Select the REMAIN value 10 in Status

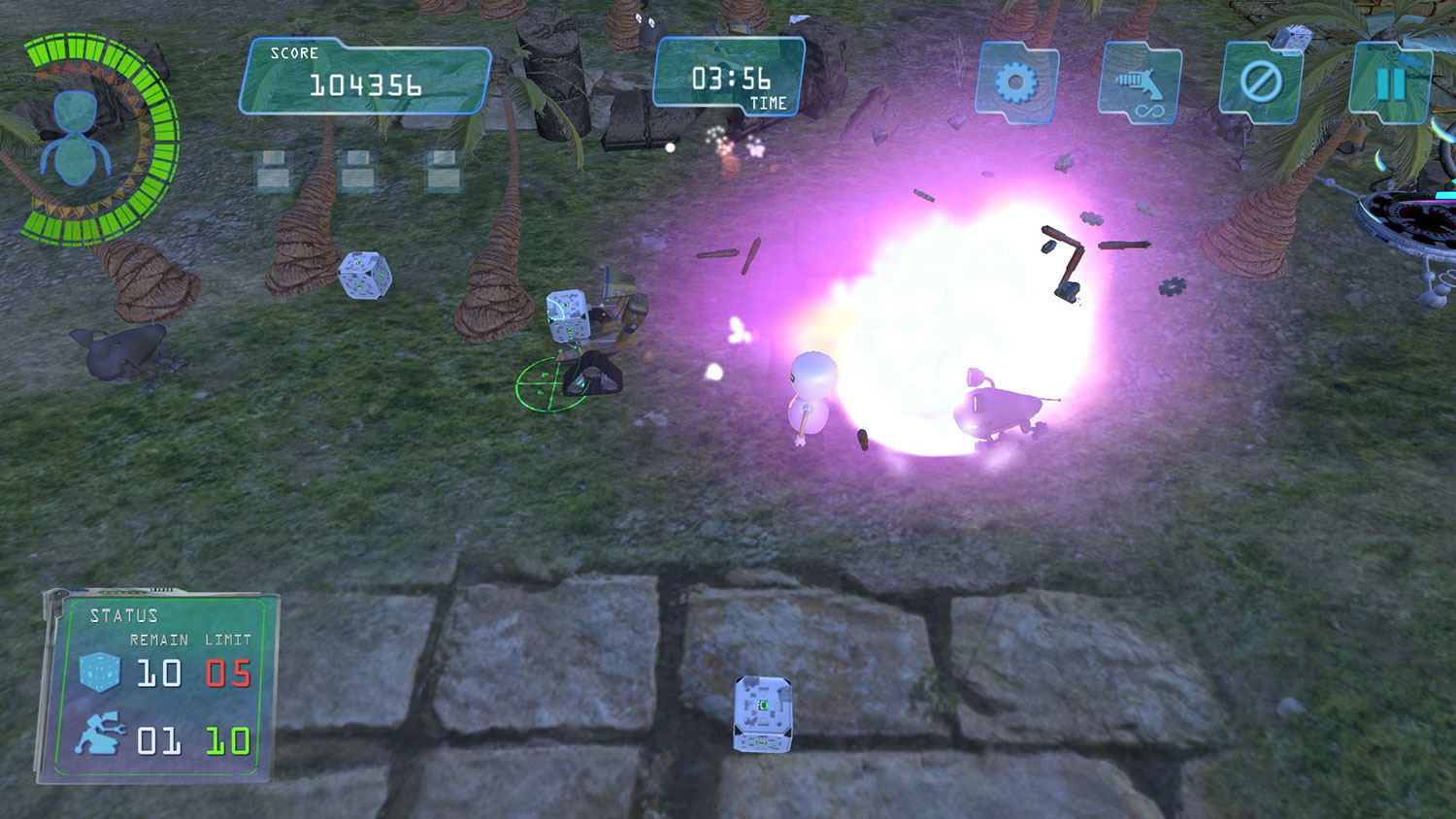click(x=160, y=671)
